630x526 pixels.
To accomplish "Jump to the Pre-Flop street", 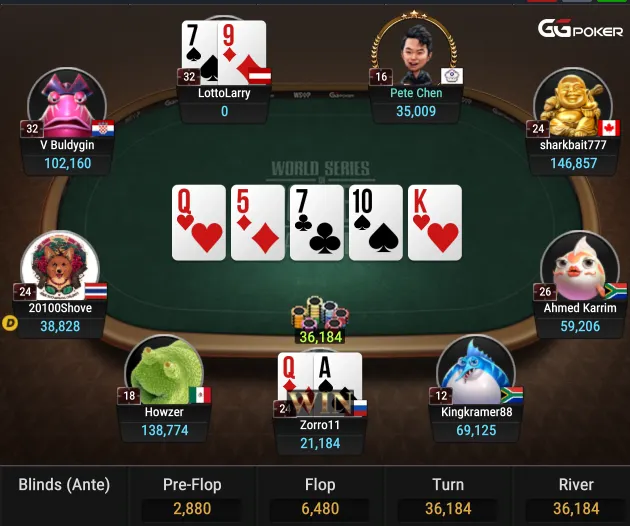I will pos(192,495).
